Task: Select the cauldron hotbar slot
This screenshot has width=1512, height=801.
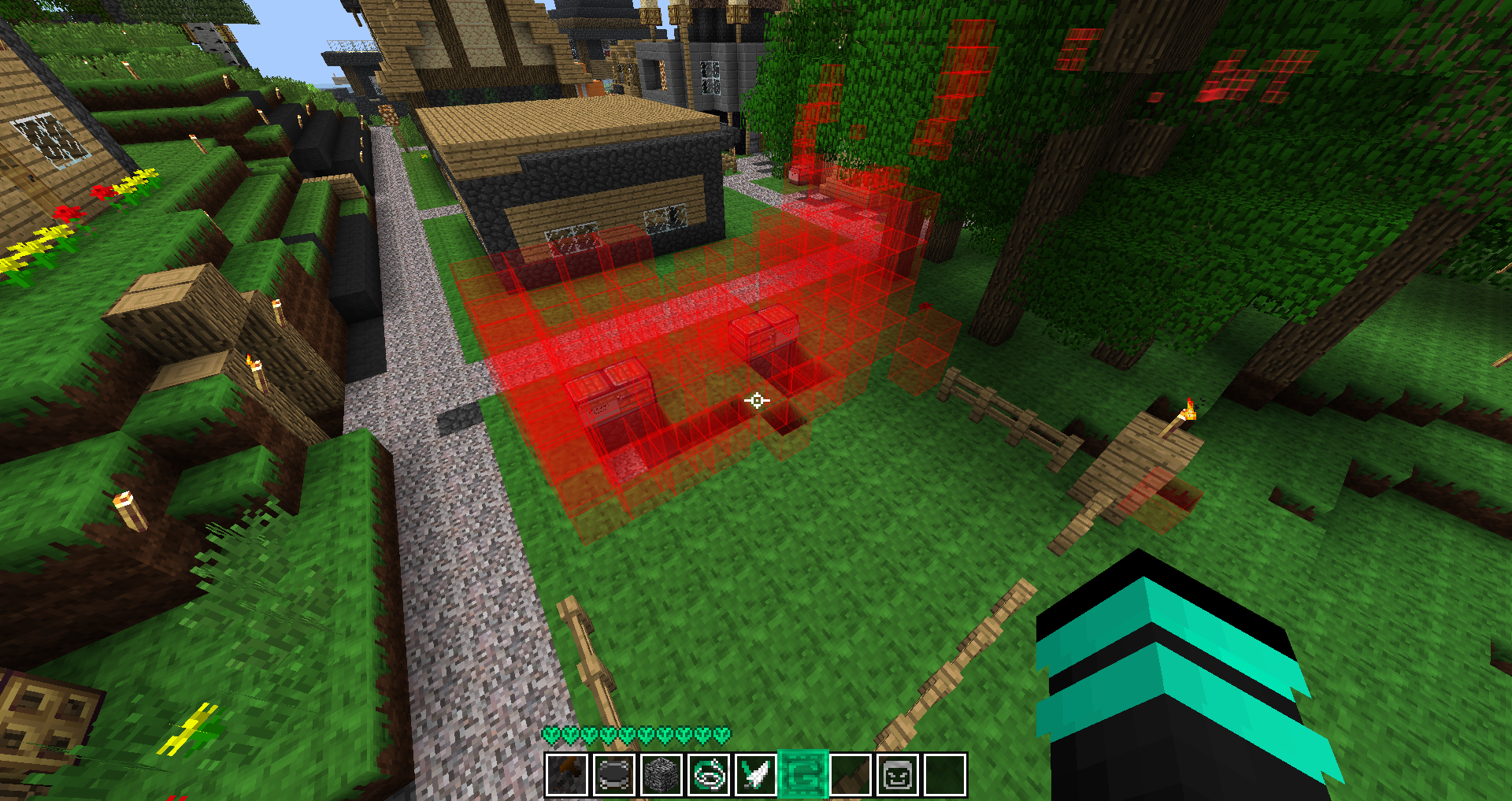Action: click(x=613, y=775)
